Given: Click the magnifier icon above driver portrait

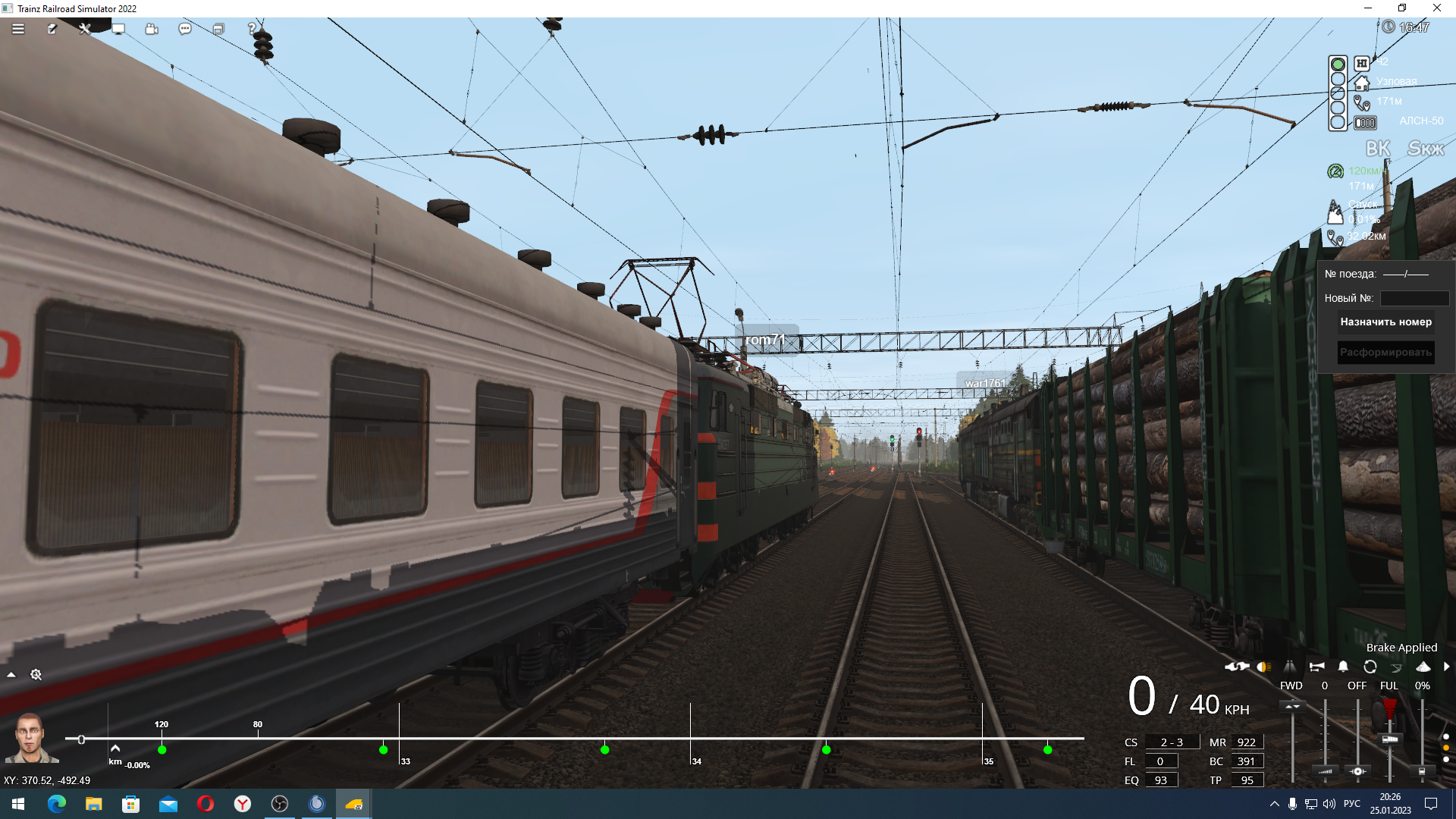Looking at the screenshot, I should coord(36,675).
